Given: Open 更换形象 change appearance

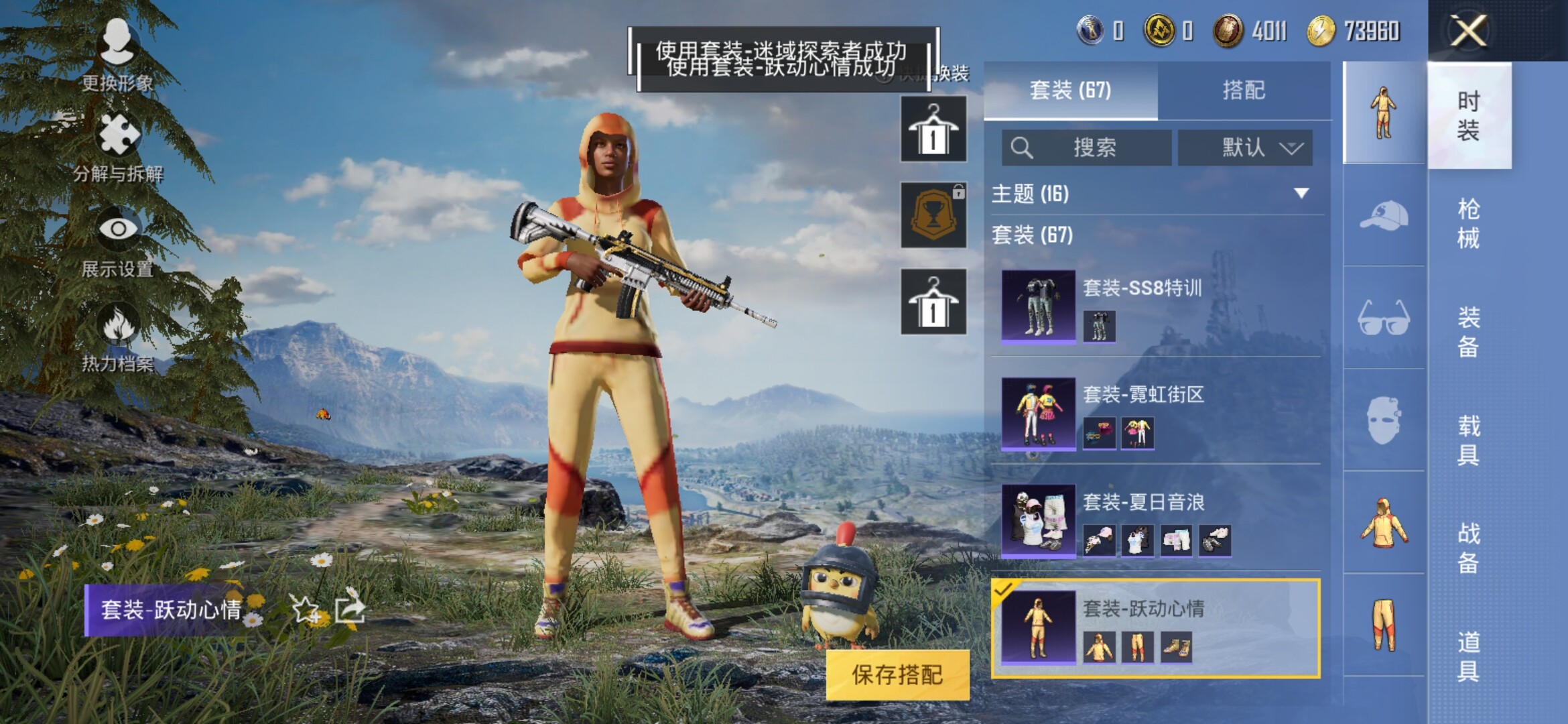Looking at the screenshot, I should [x=118, y=55].
